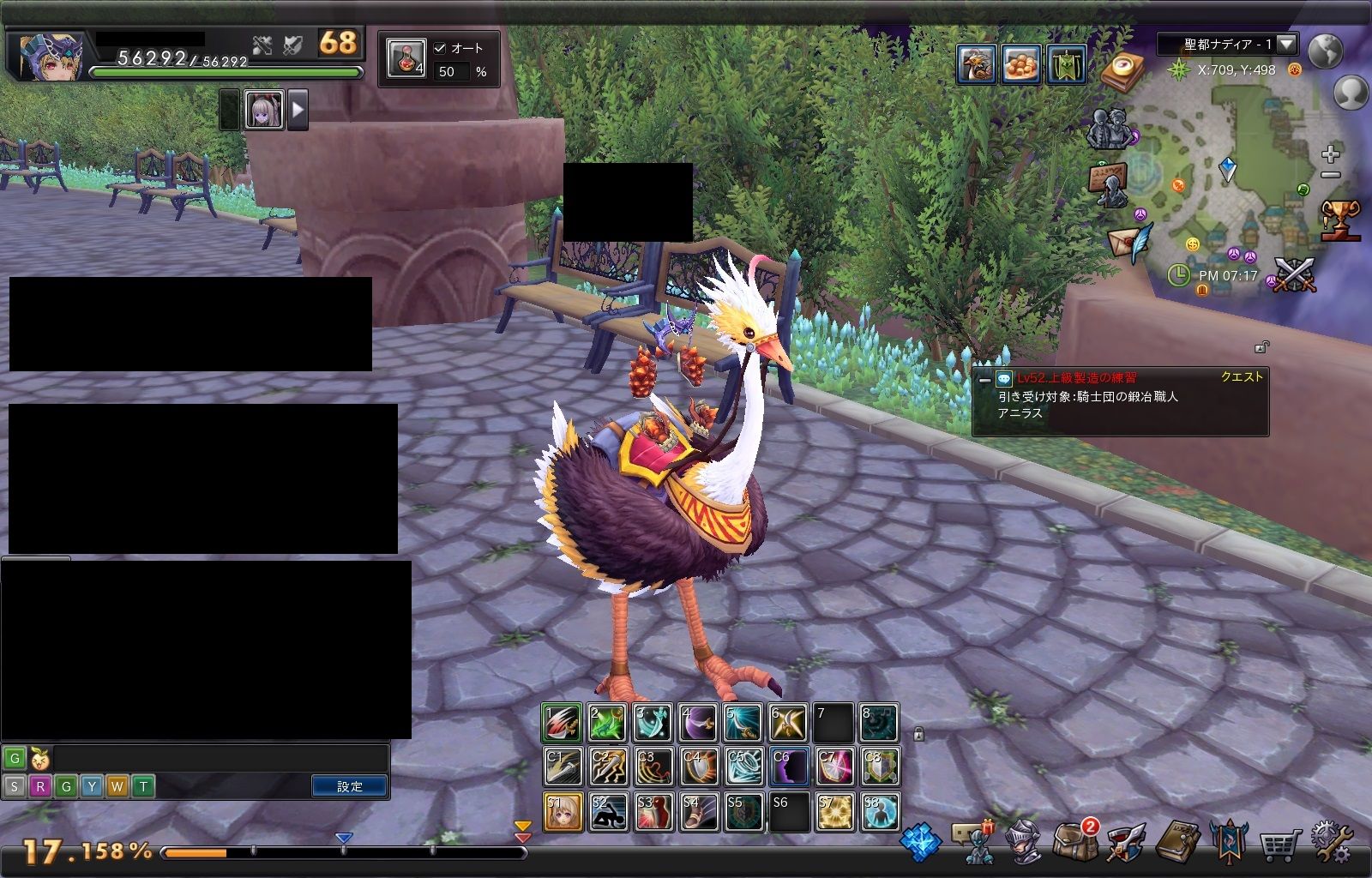The height and width of the screenshot is (878, 1372).
Task: Click the chicken mount buff icon
Action: click(x=977, y=64)
